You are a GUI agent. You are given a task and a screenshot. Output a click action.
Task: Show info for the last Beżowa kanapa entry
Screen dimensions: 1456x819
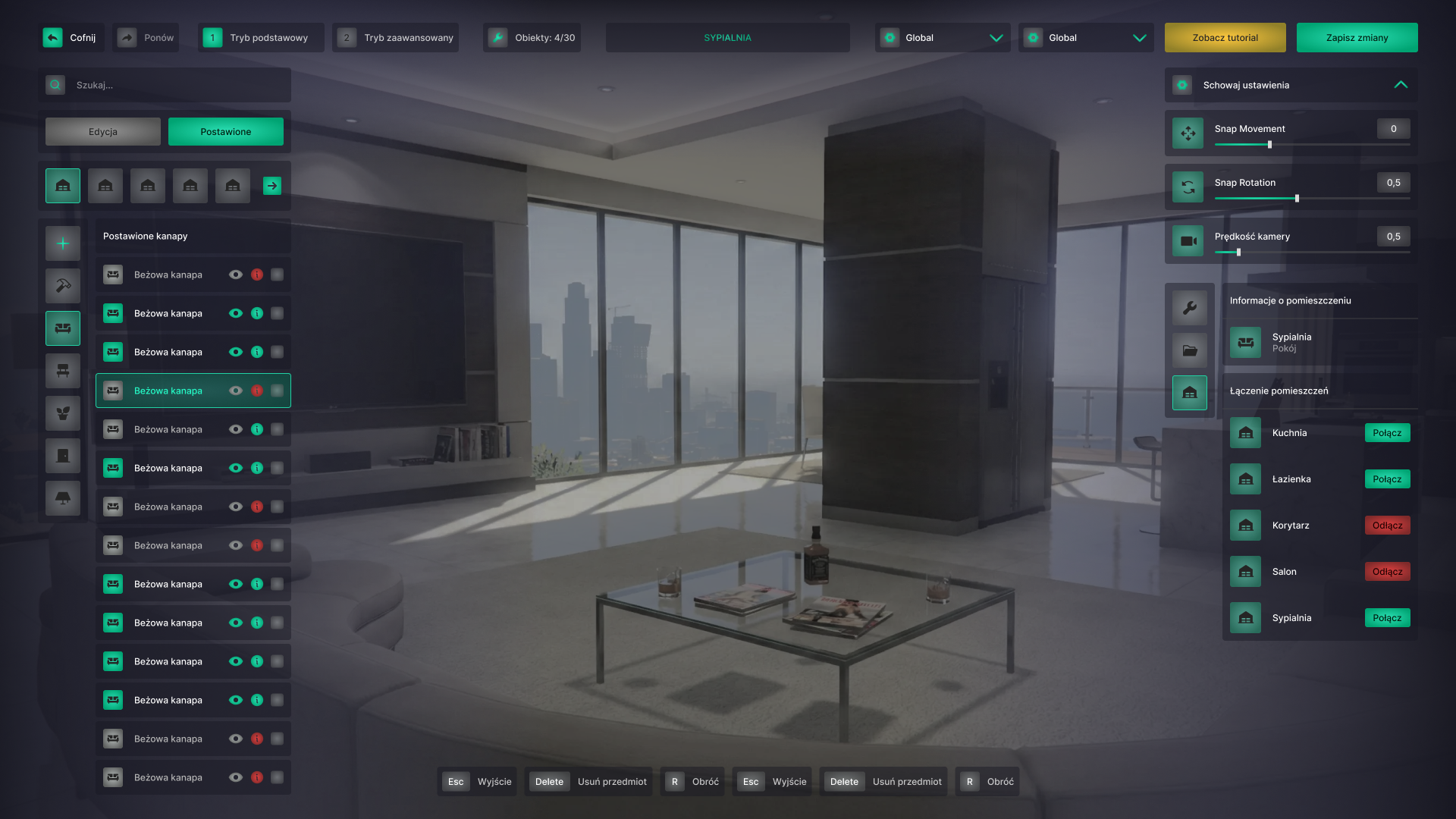click(x=257, y=777)
